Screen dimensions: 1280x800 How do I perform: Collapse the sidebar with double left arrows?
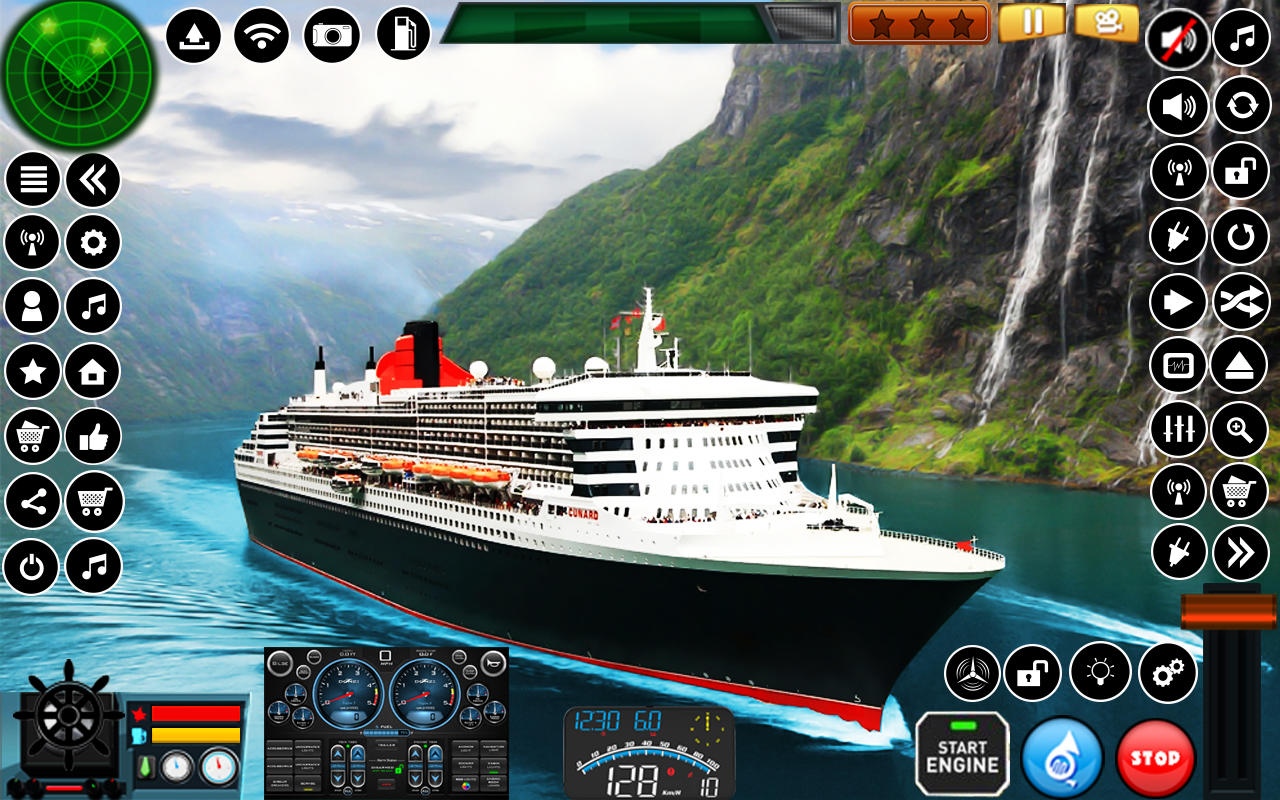click(x=92, y=176)
